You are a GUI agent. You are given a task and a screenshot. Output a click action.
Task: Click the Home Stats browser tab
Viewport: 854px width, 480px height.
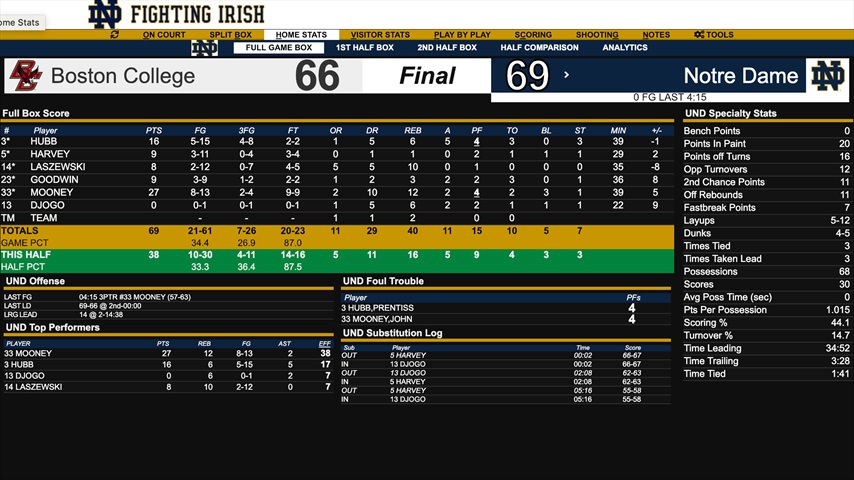click(20, 22)
